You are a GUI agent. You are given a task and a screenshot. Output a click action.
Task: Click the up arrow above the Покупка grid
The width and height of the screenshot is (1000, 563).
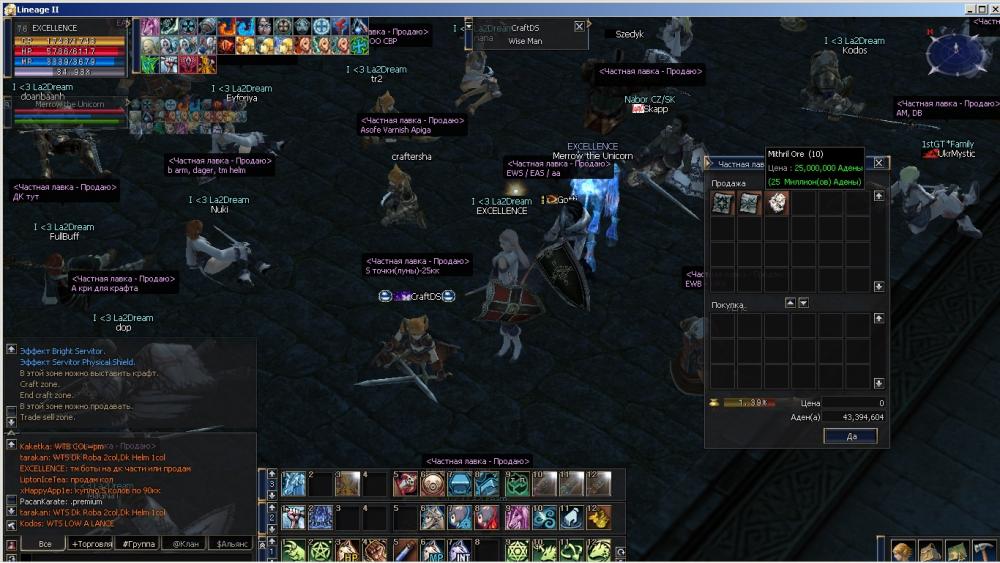tap(790, 303)
